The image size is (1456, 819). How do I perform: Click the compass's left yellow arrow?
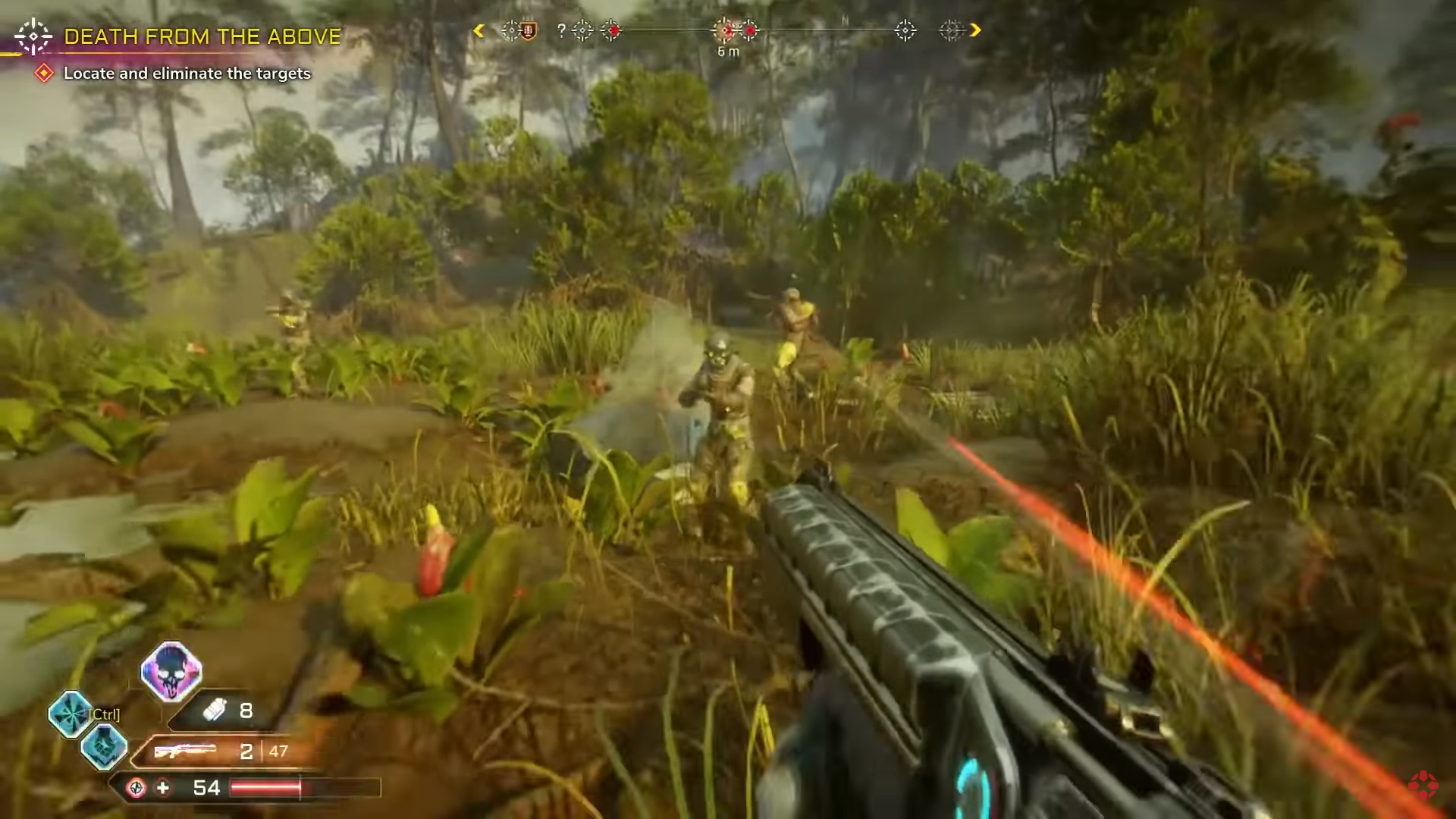coord(479,30)
